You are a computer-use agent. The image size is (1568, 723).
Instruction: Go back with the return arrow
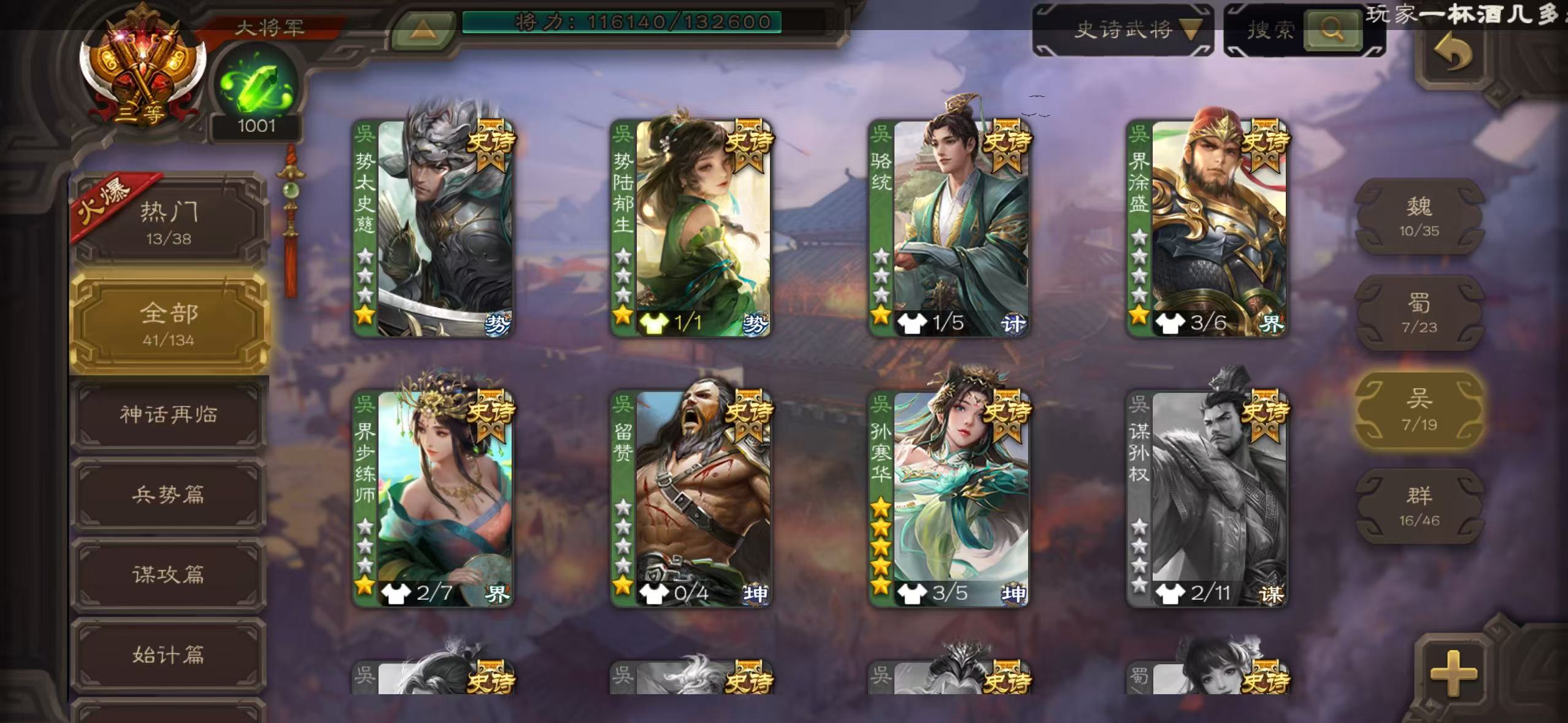[1453, 54]
